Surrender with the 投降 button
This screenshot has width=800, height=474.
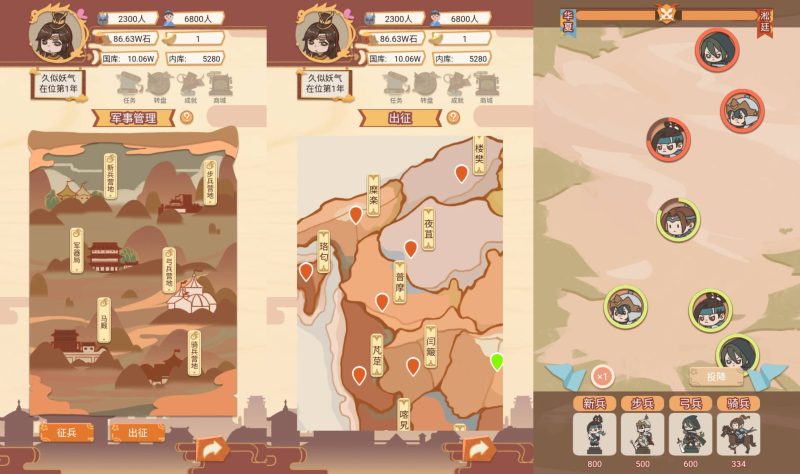[x=715, y=377]
